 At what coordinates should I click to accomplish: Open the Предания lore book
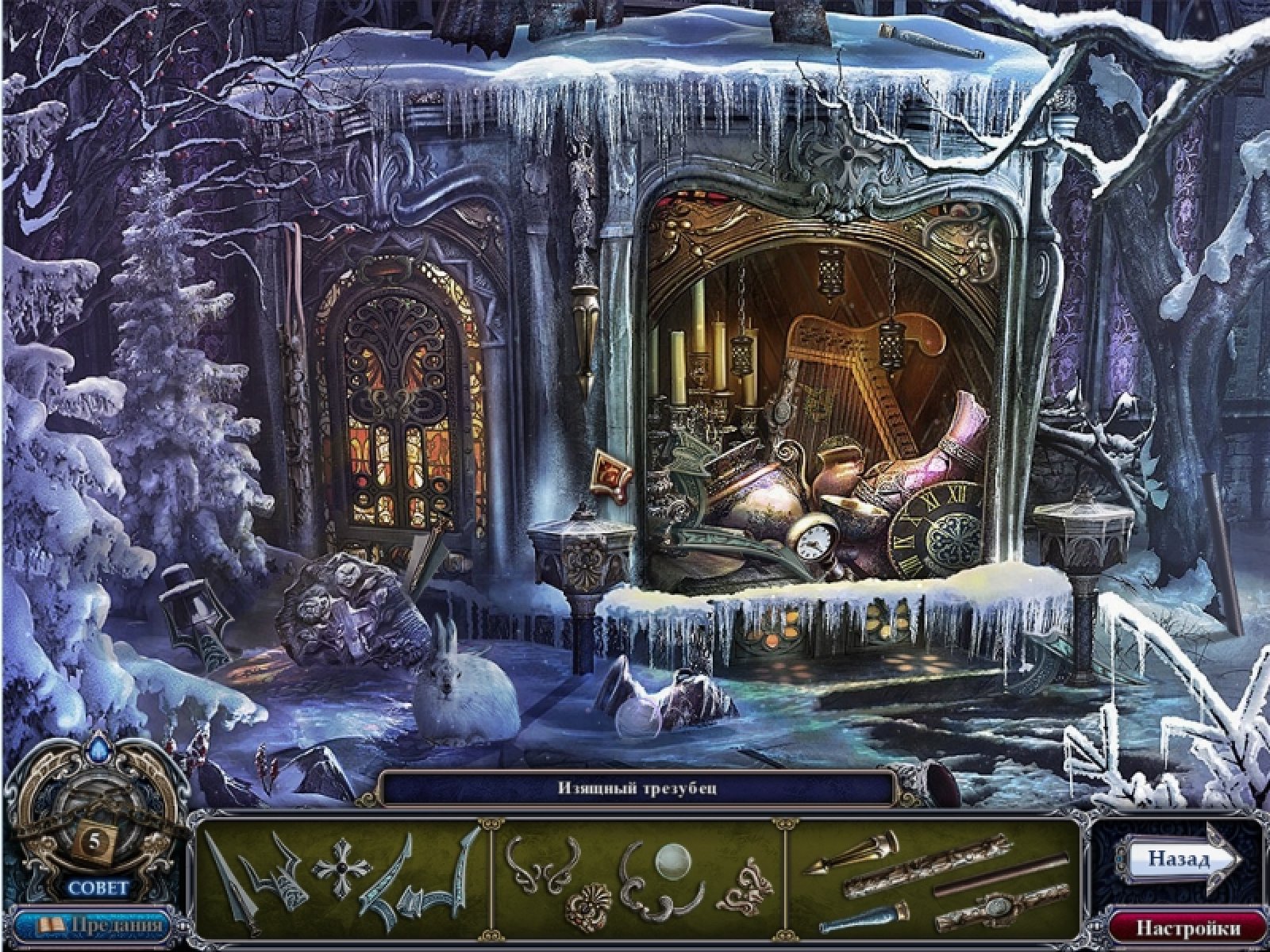click(93, 926)
